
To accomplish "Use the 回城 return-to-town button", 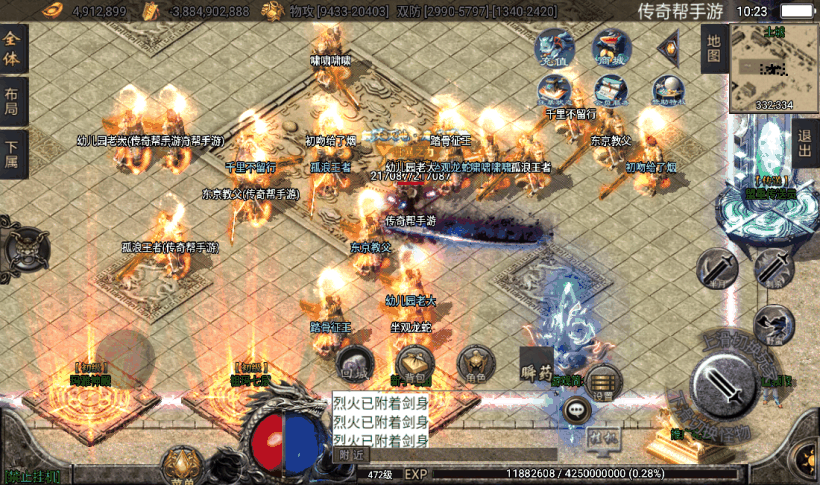I will [x=355, y=364].
